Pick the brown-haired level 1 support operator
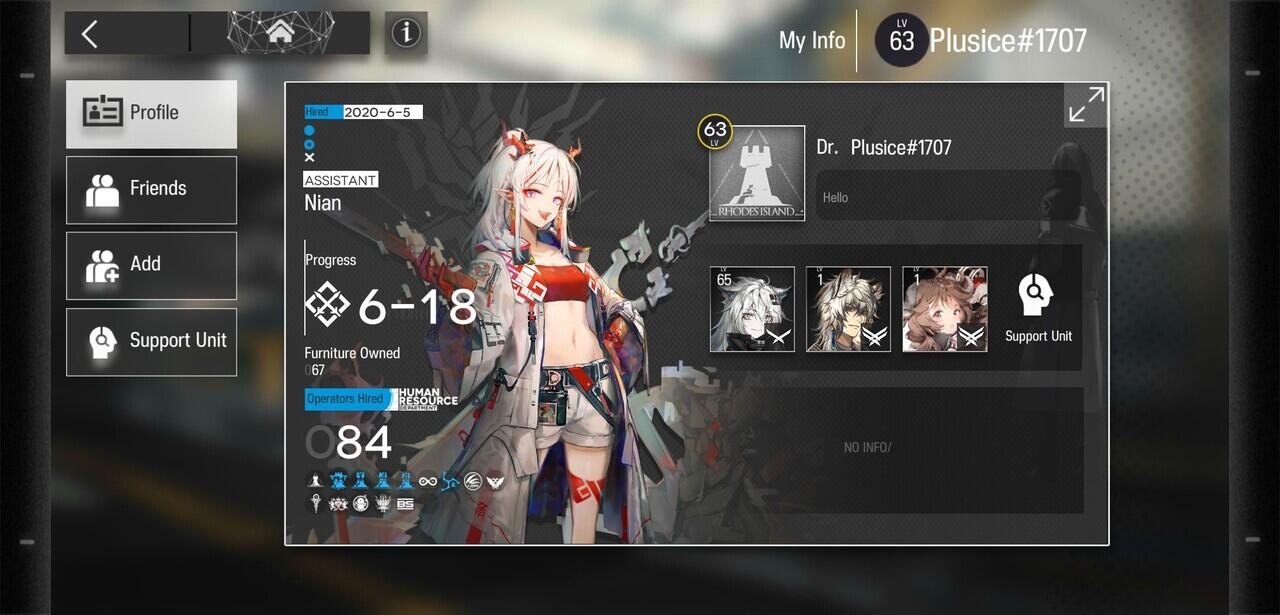 tap(944, 309)
